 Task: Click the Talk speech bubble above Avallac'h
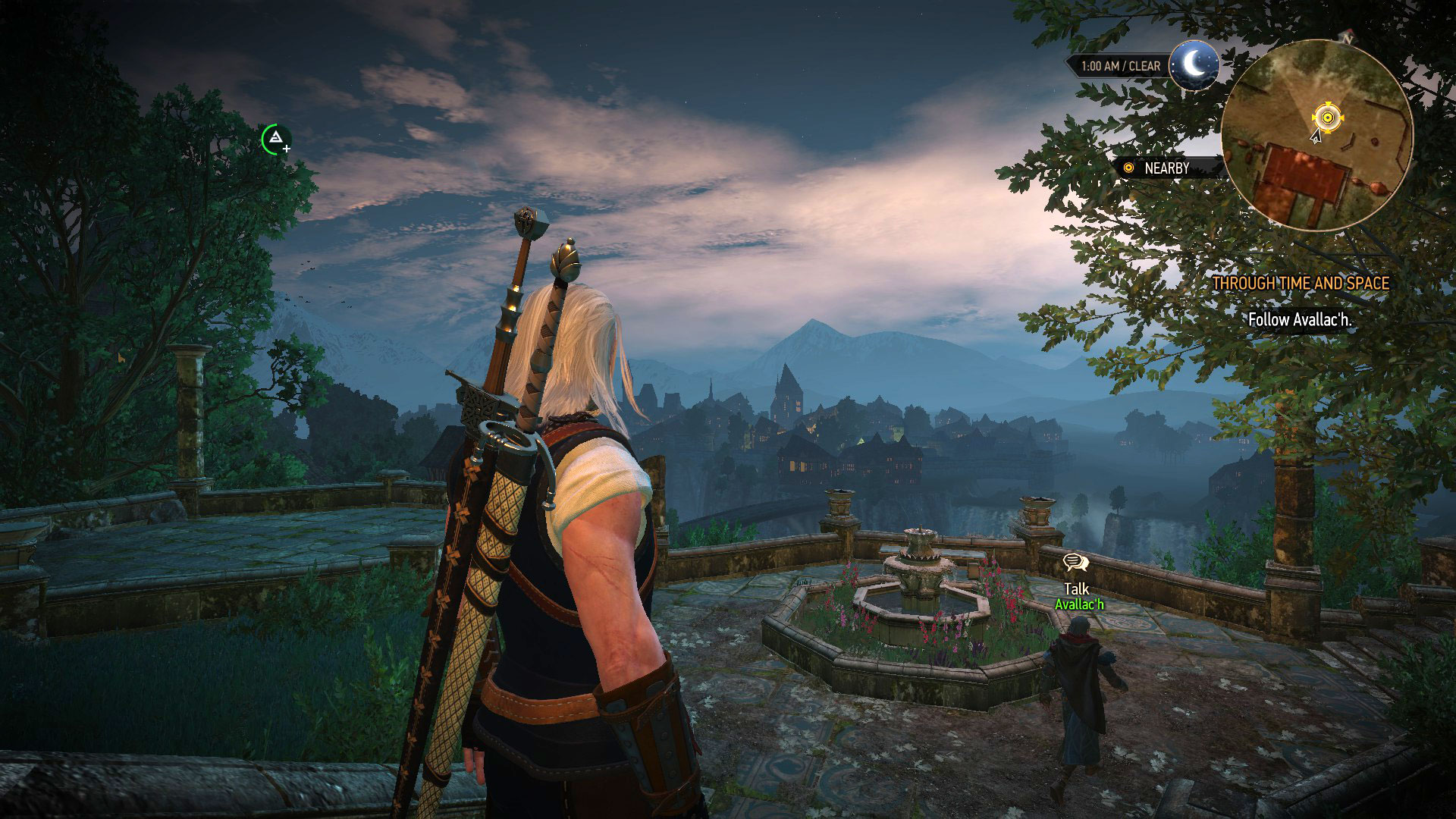(x=1075, y=563)
